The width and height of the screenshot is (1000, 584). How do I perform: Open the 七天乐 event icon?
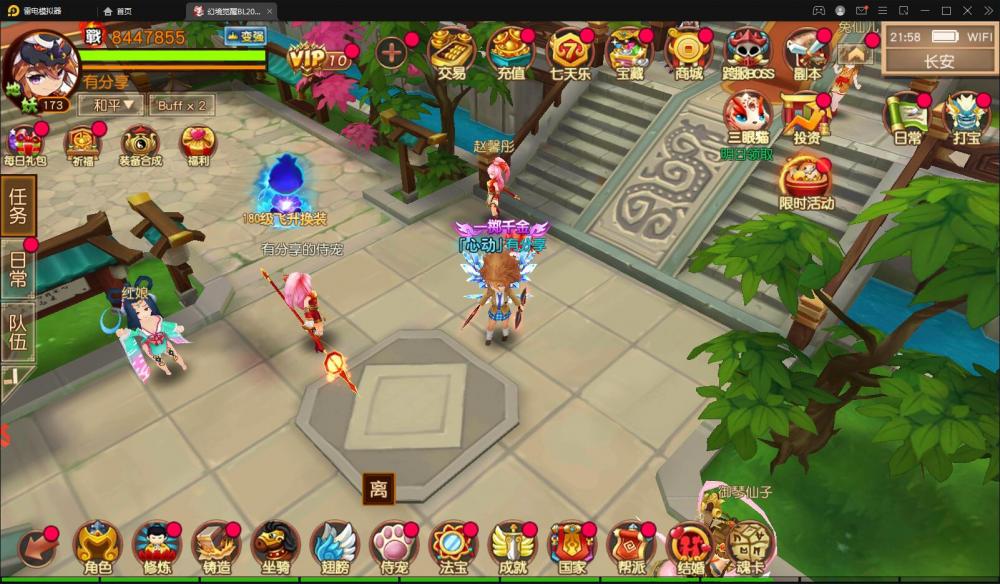tap(570, 52)
